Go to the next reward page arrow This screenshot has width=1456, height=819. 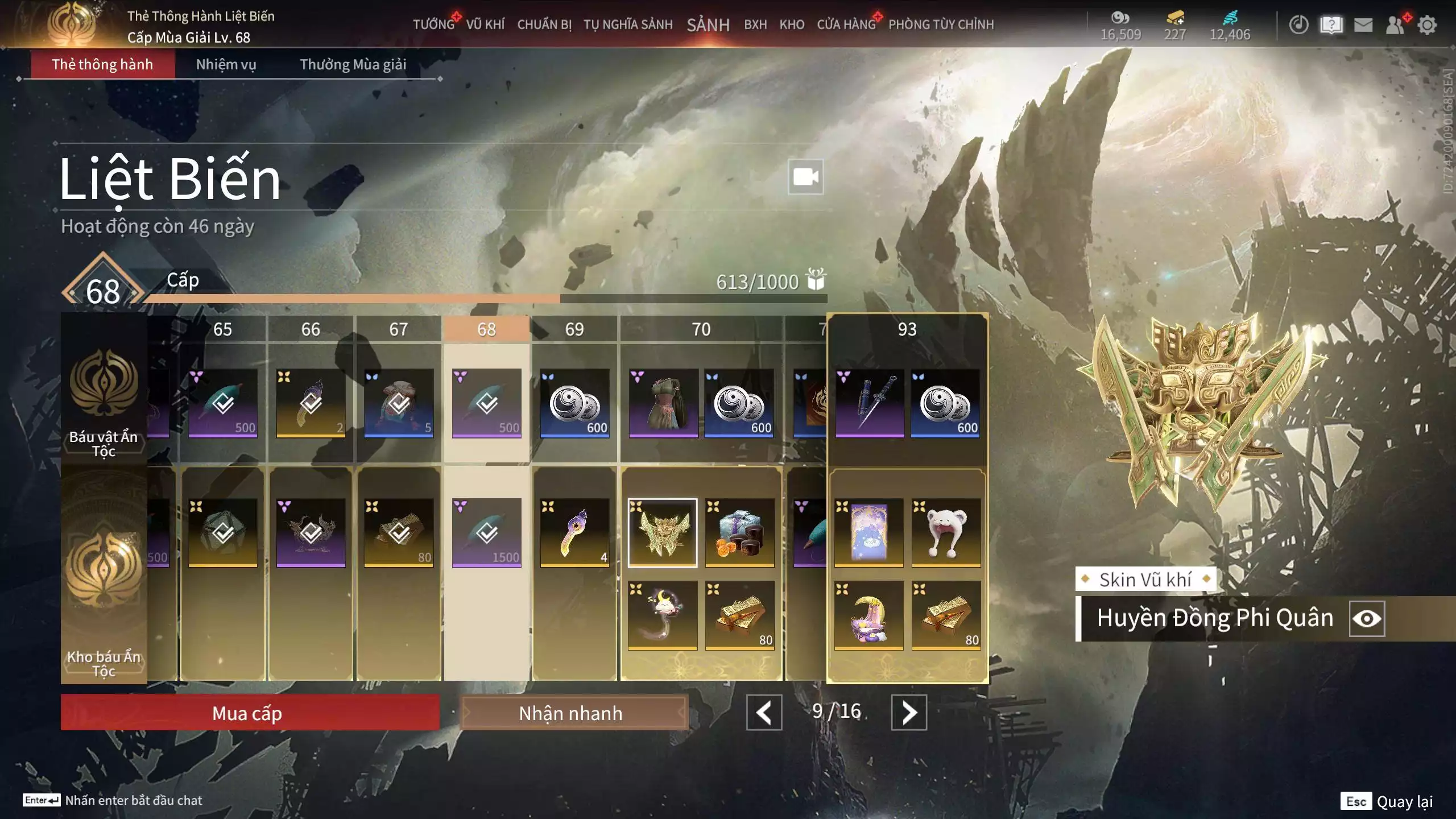[908, 712]
